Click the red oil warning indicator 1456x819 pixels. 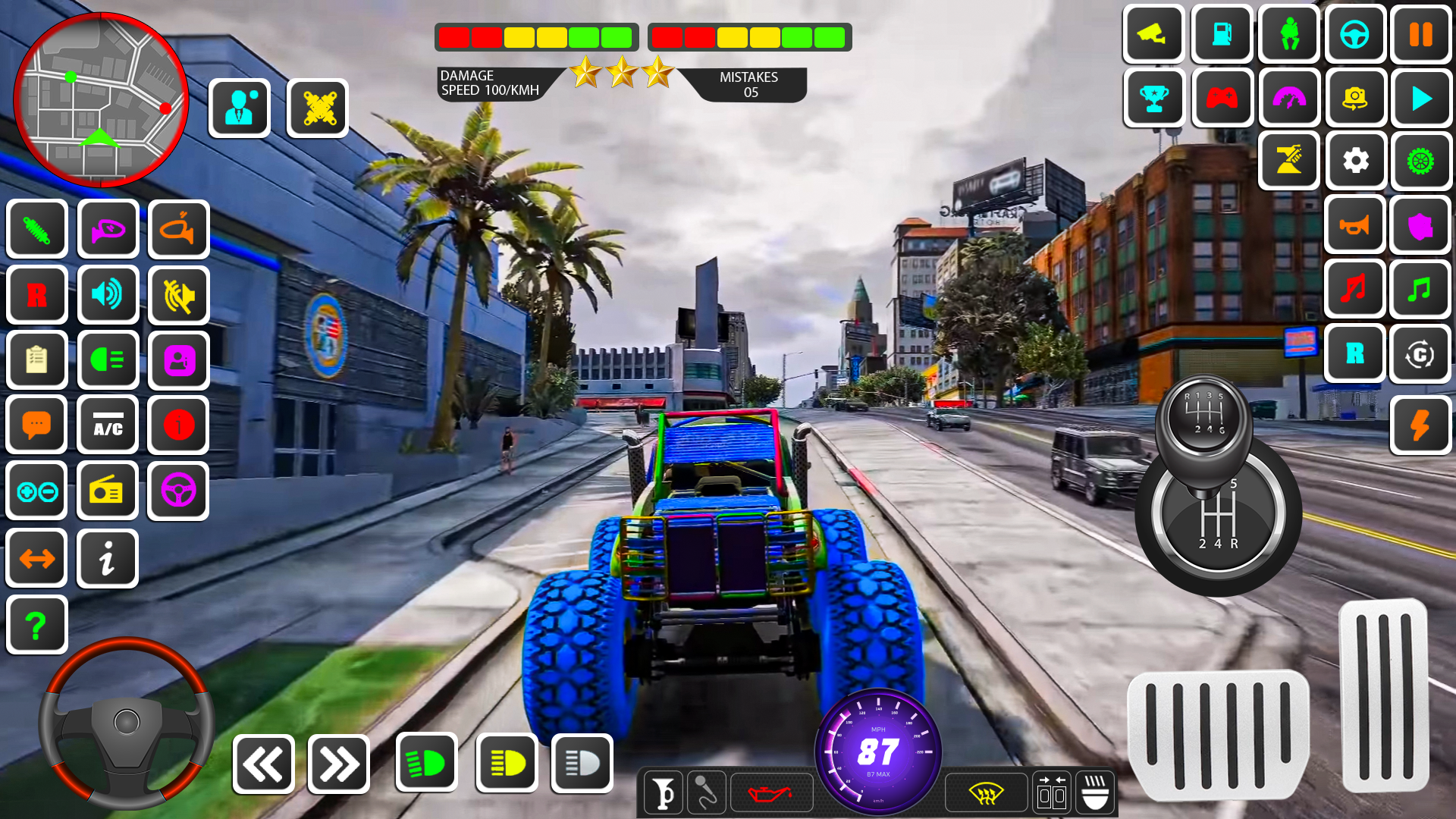[x=771, y=792]
